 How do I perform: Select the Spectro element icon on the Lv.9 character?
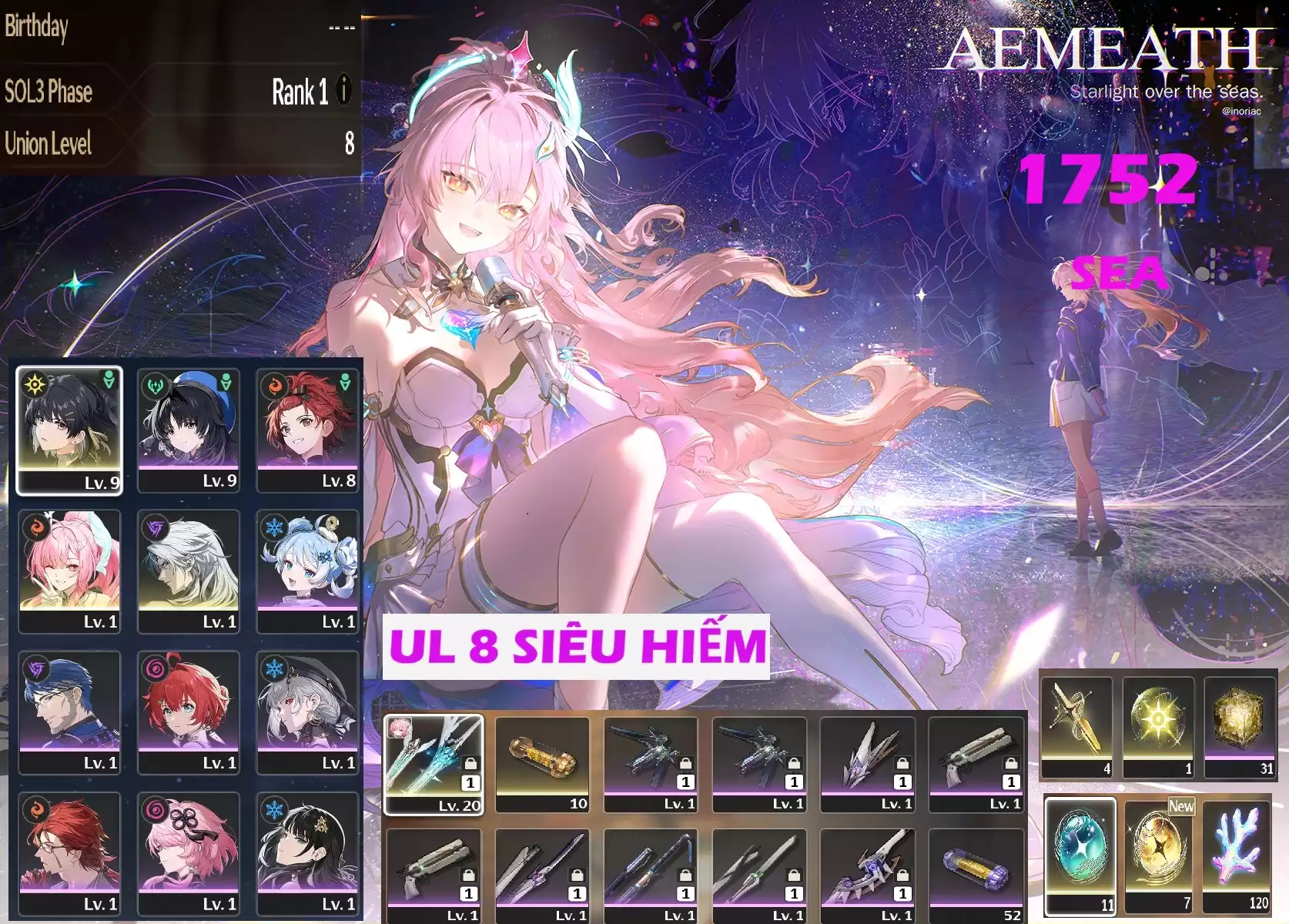pyautogui.click(x=34, y=383)
